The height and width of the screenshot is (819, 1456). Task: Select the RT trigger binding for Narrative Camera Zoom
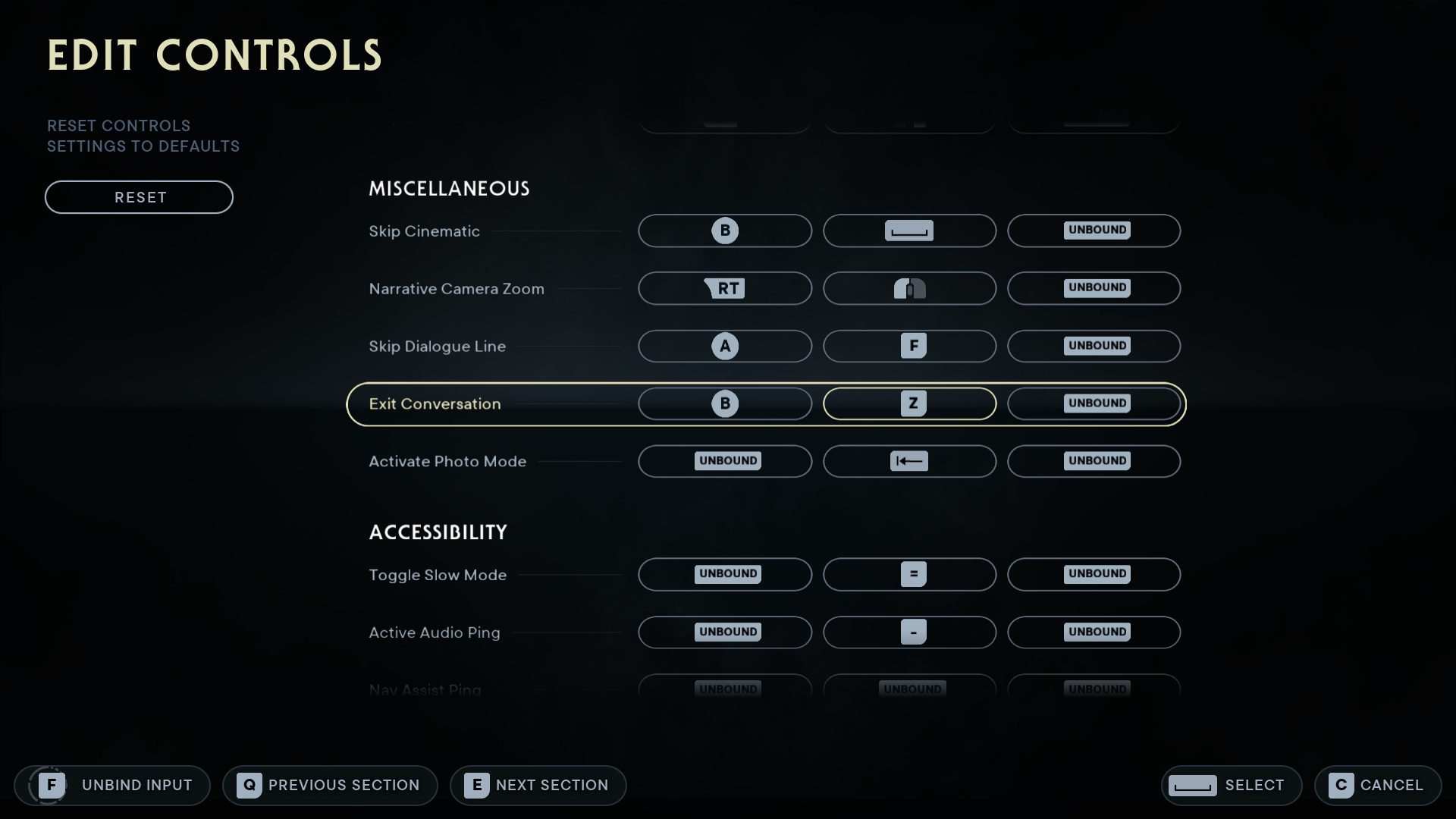click(724, 288)
